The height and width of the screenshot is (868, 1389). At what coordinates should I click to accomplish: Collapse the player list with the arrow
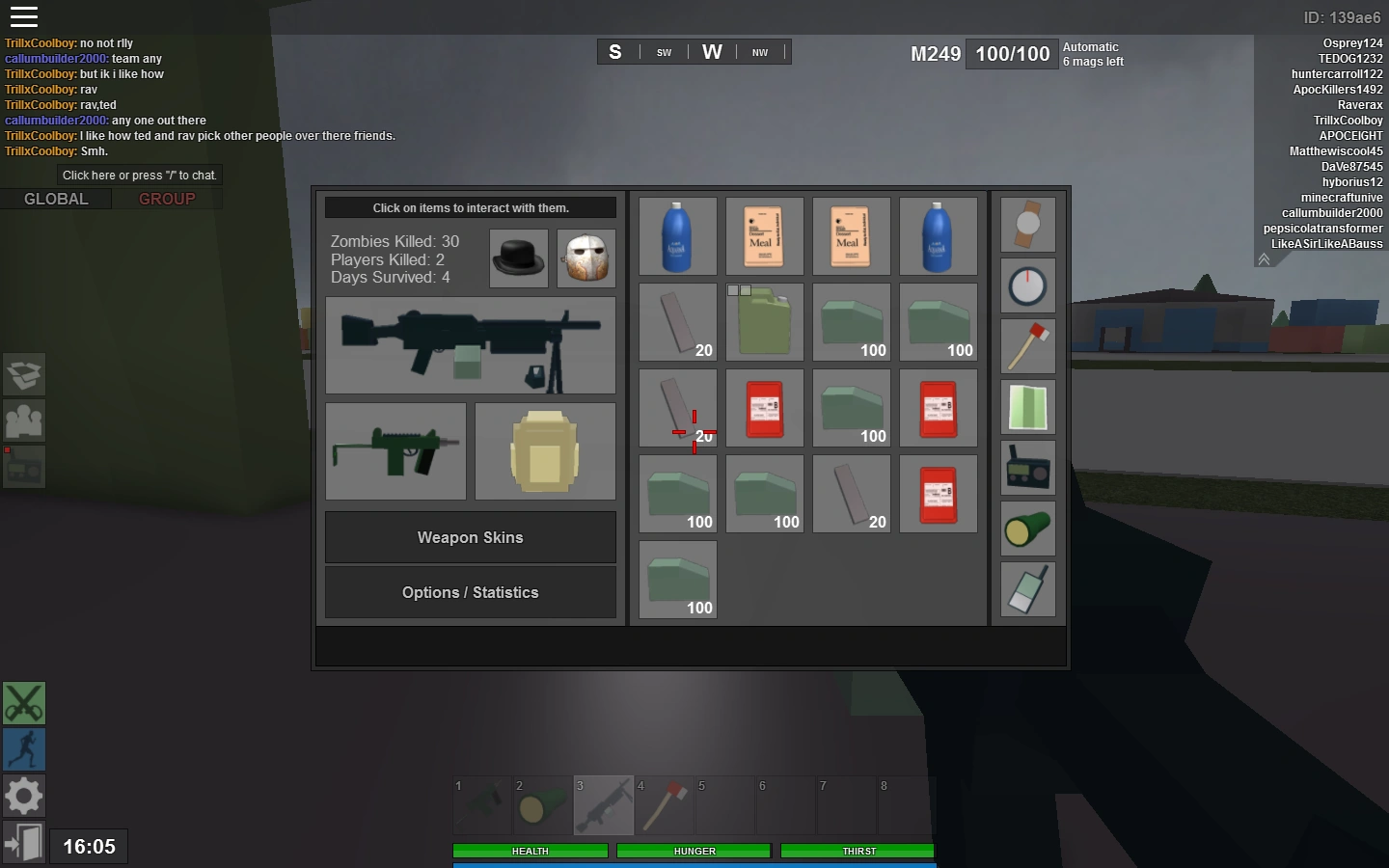pyautogui.click(x=1264, y=258)
